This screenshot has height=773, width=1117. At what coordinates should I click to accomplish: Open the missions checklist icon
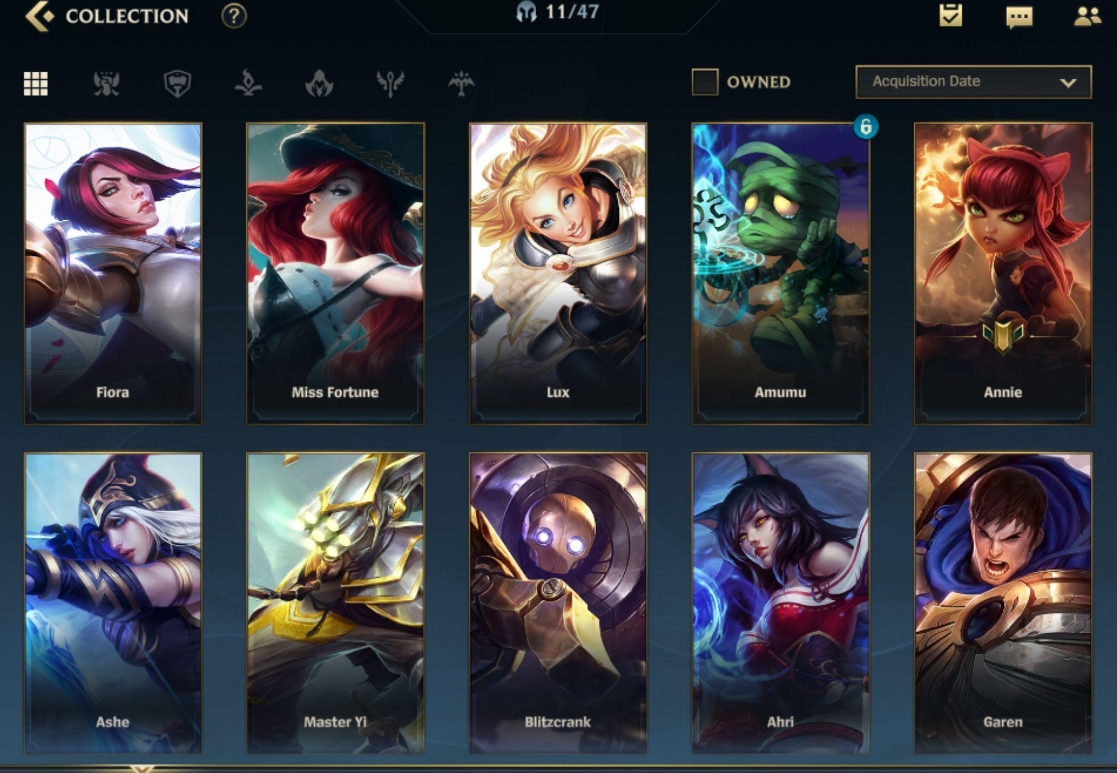coord(950,16)
